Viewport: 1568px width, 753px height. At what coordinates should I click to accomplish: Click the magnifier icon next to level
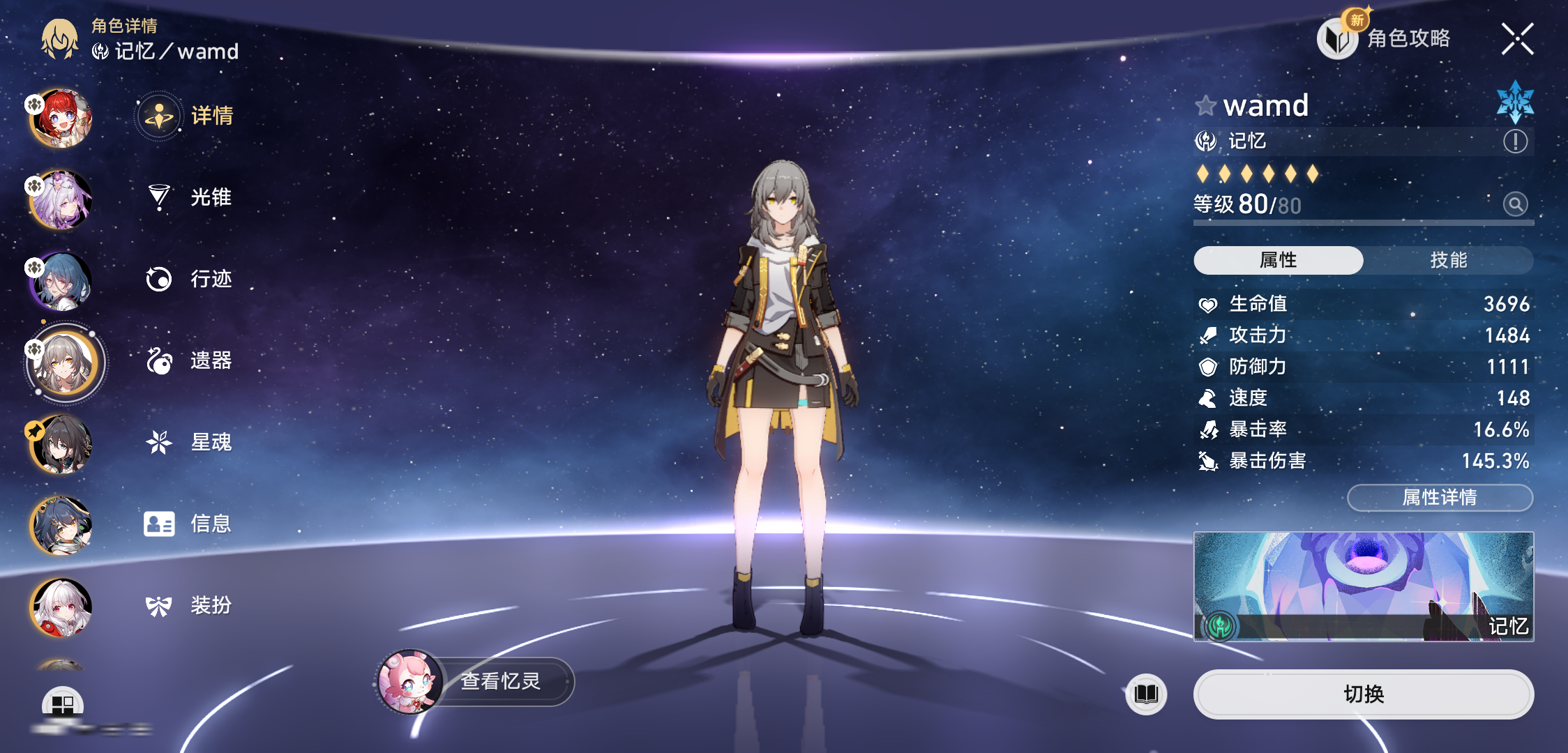click(x=1515, y=204)
